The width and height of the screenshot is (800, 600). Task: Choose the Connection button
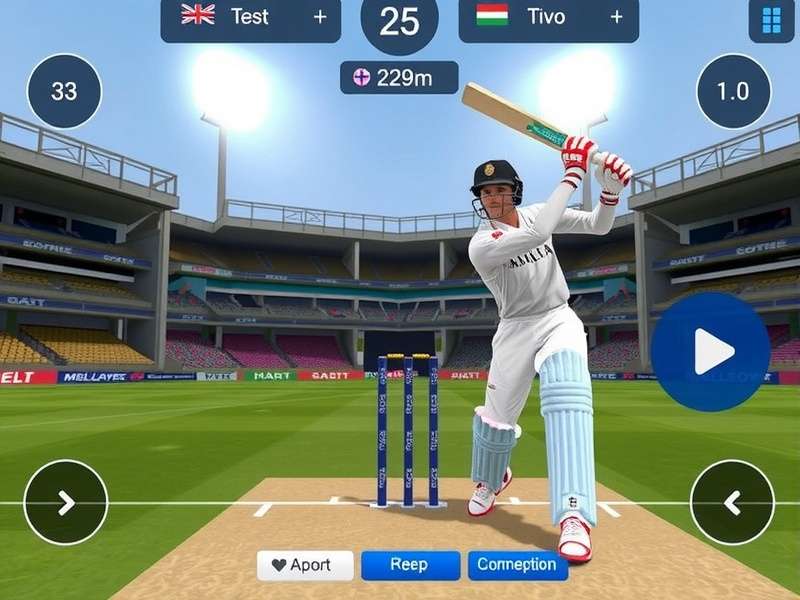(x=517, y=565)
